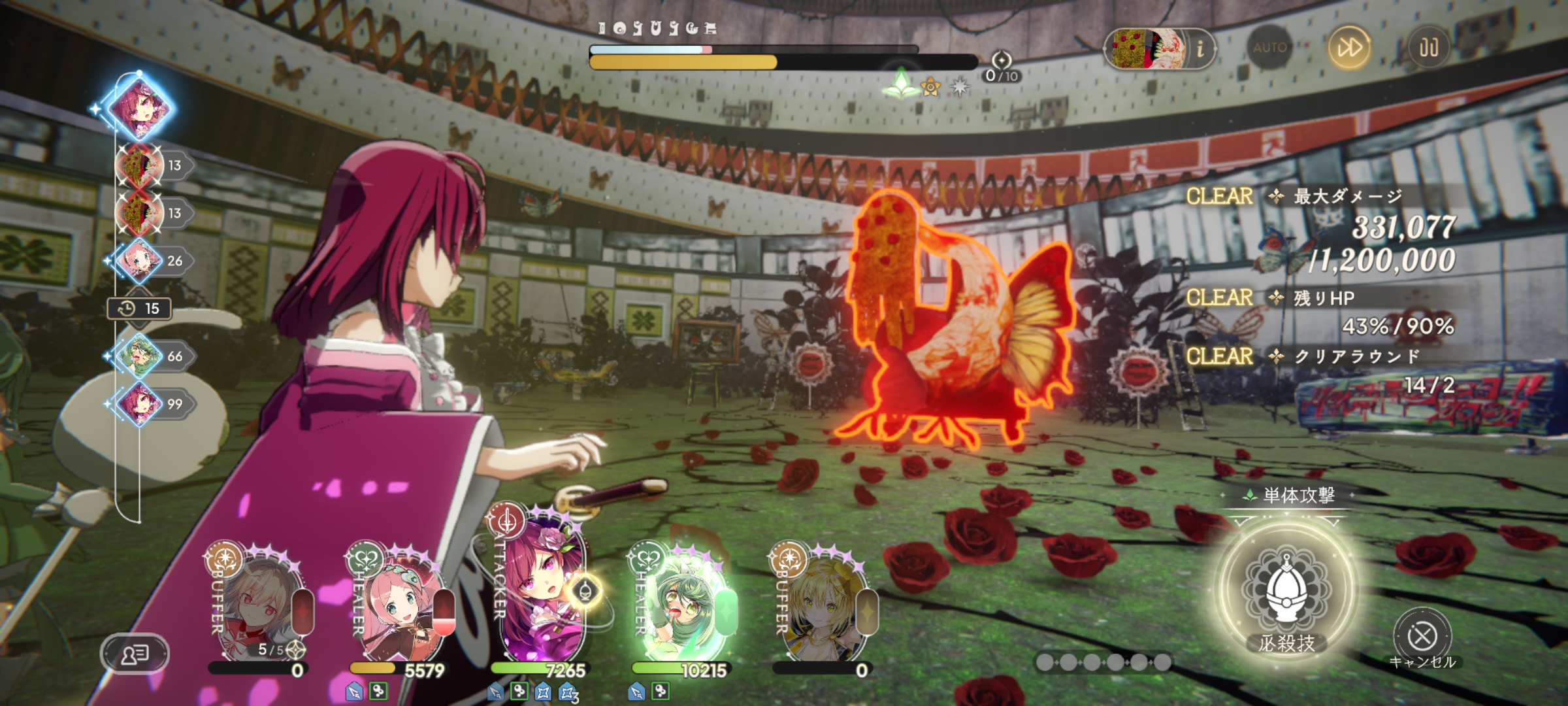Toggle AUTO battle mode

tap(1269, 48)
